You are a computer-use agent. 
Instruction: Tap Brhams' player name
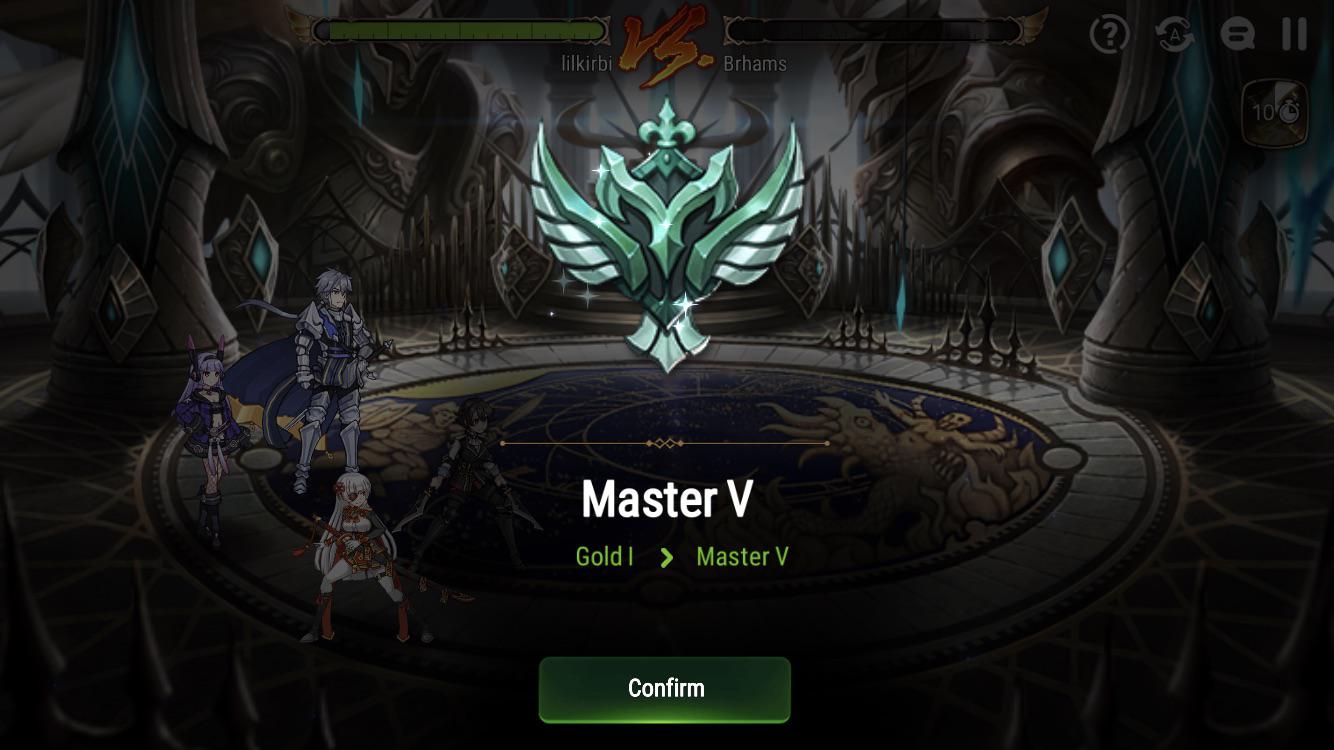[755, 62]
